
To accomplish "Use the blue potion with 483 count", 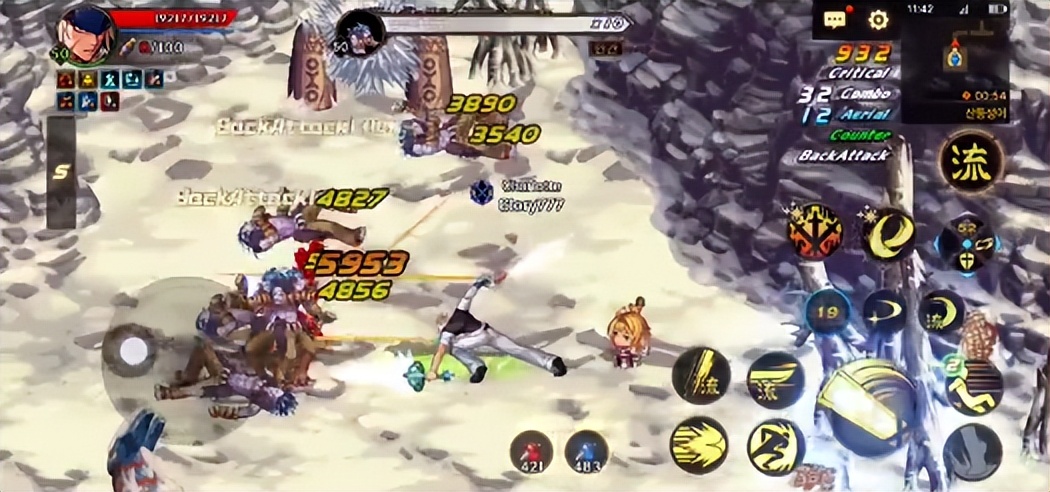I will coord(586,452).
